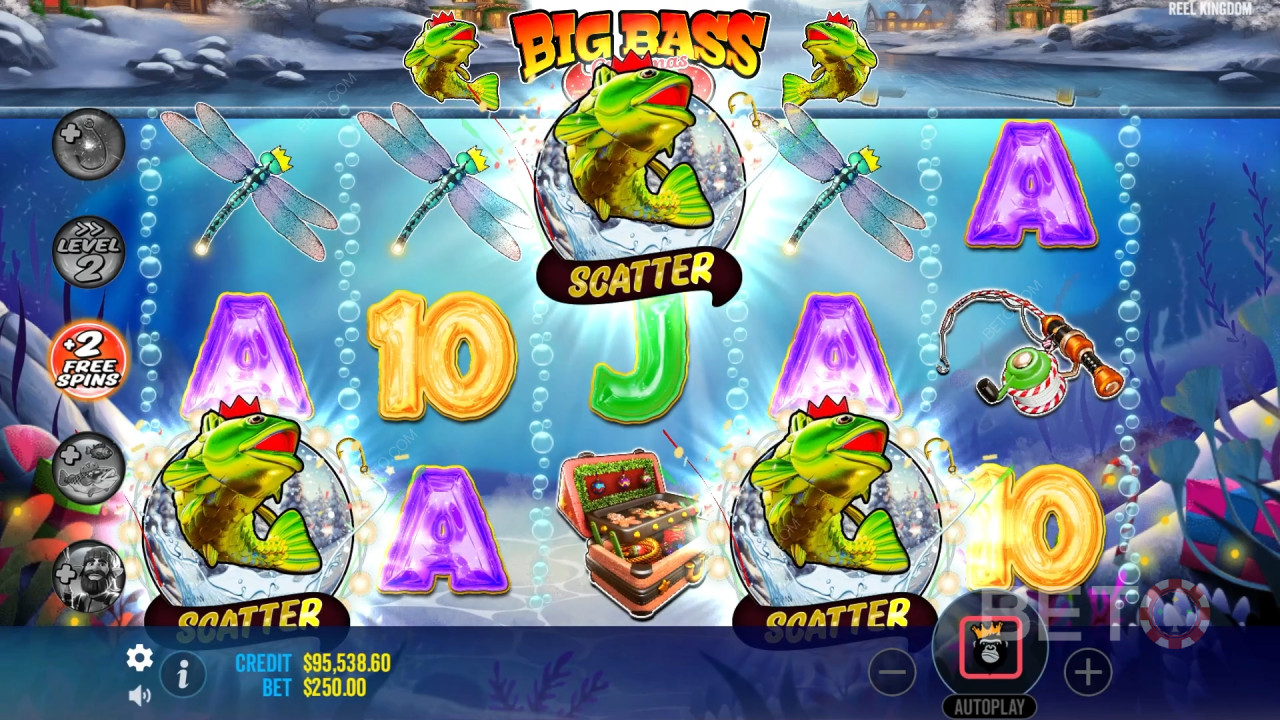This screenshot has width=1280, height=720.
Task: Increase the bet with plus button
Action: (1087, 672)
